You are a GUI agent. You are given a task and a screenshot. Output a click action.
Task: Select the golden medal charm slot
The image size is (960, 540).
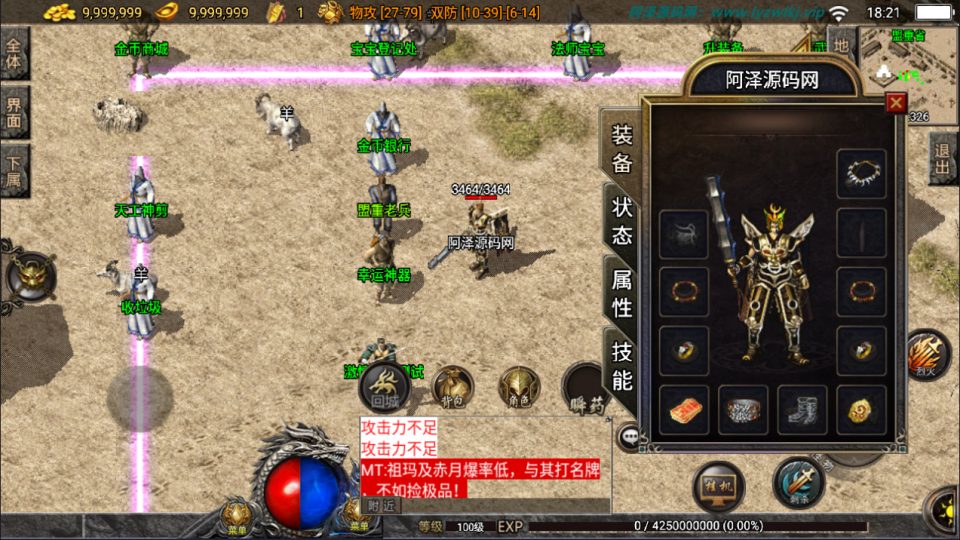pos(861,410)
